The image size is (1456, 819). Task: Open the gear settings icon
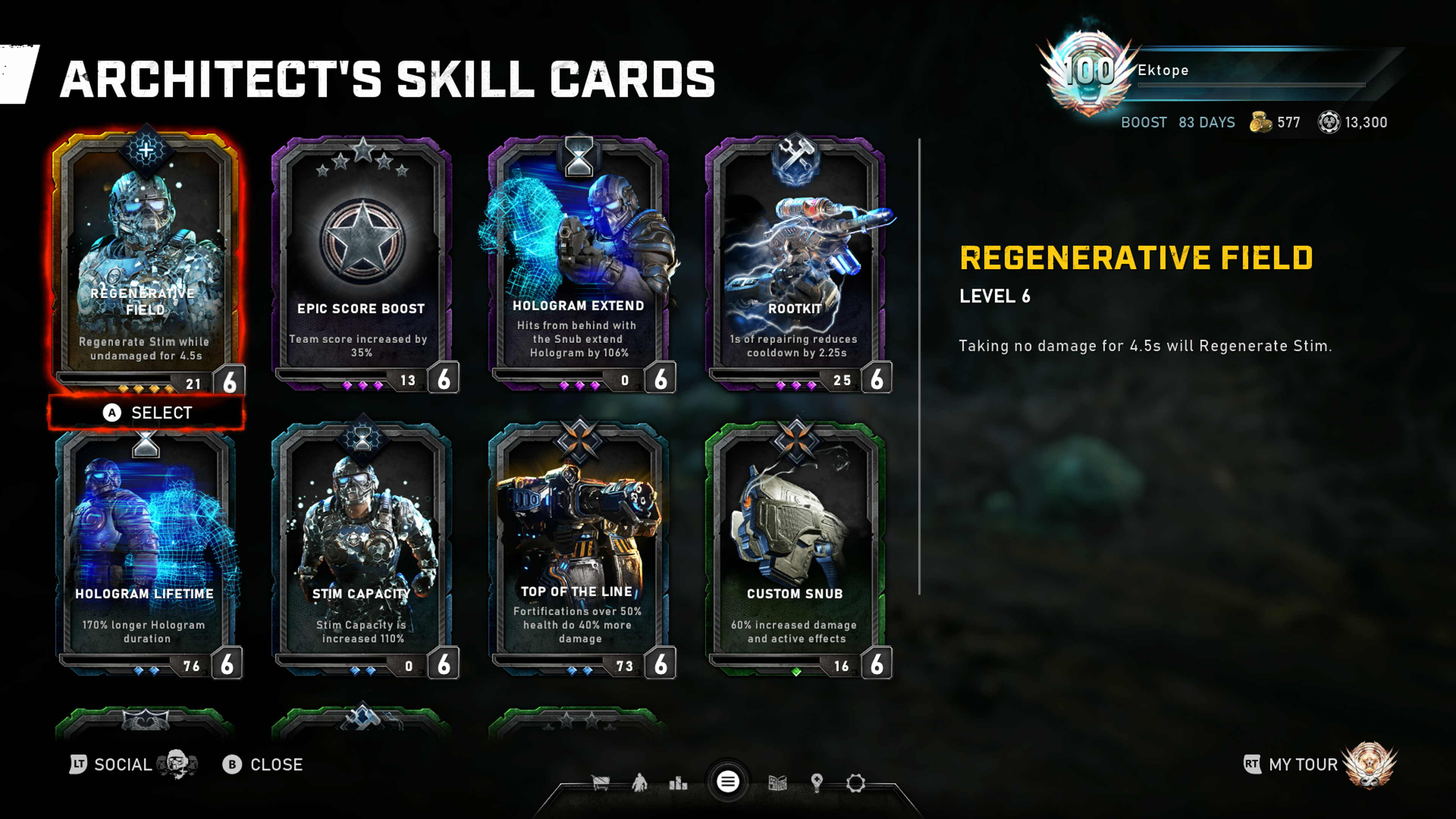click(855, 783)
